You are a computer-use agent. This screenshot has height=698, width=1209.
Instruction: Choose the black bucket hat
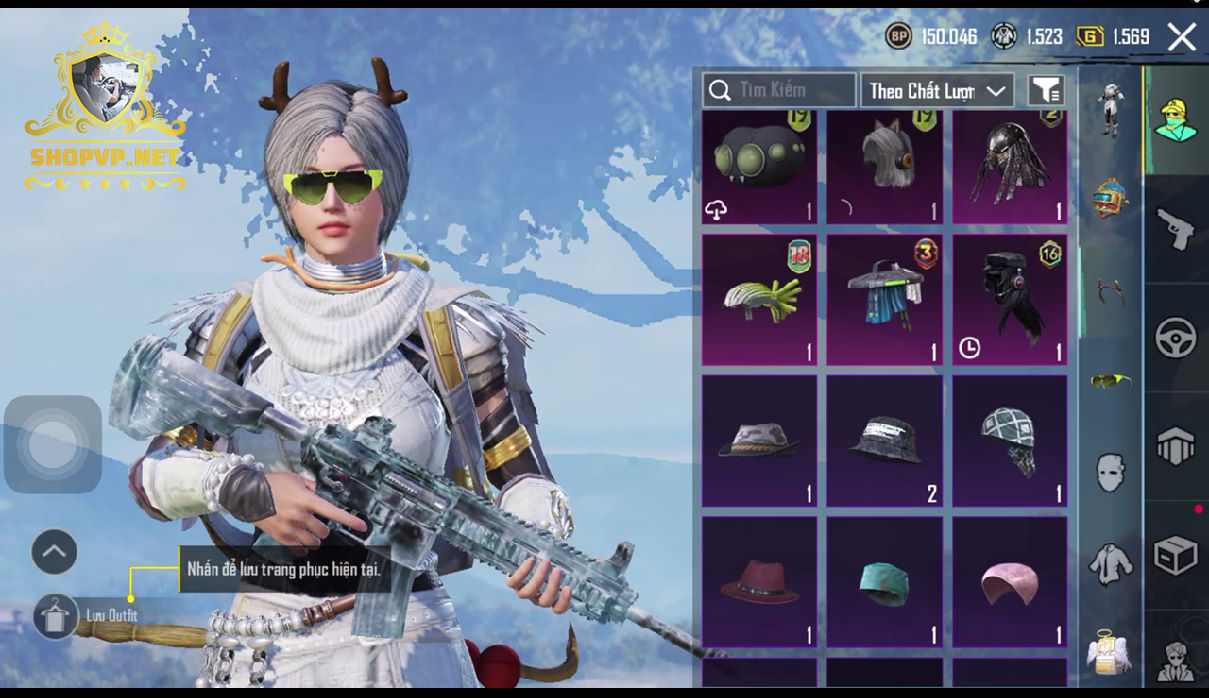pos(884,441)
